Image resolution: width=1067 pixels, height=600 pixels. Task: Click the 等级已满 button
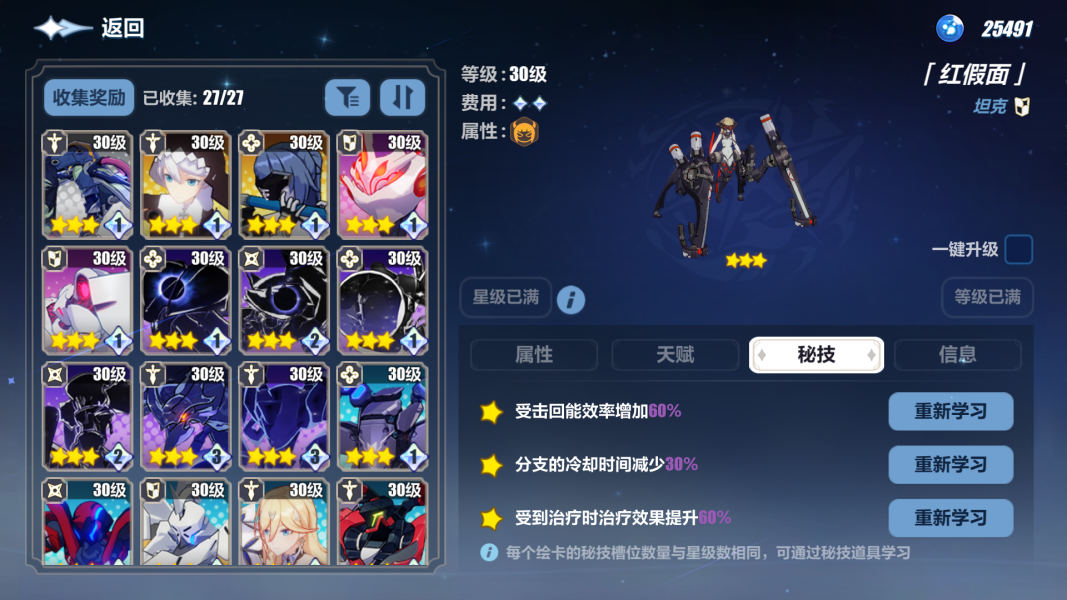(987, 298)
